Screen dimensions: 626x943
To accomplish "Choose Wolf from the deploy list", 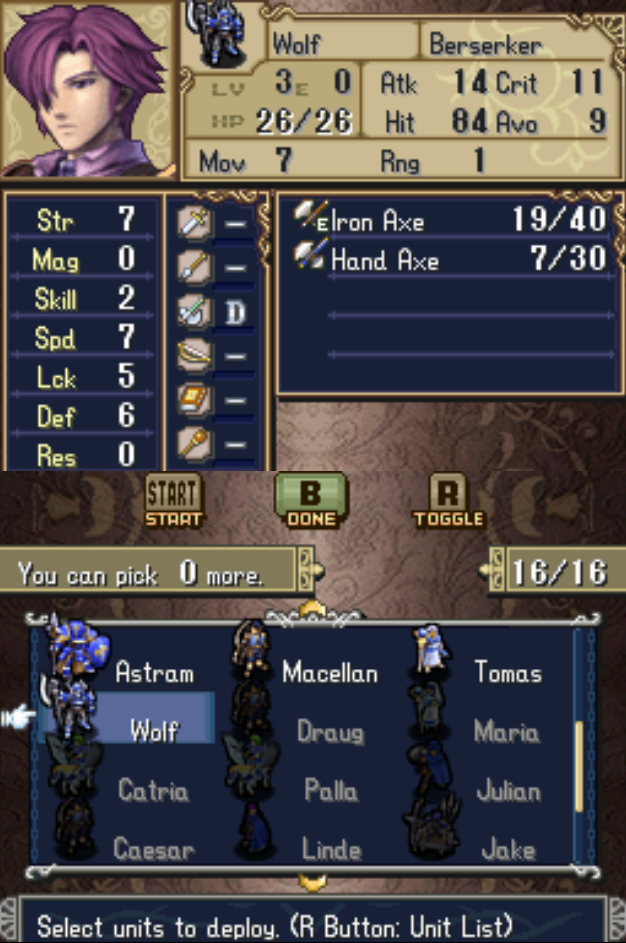I will 153,730.
